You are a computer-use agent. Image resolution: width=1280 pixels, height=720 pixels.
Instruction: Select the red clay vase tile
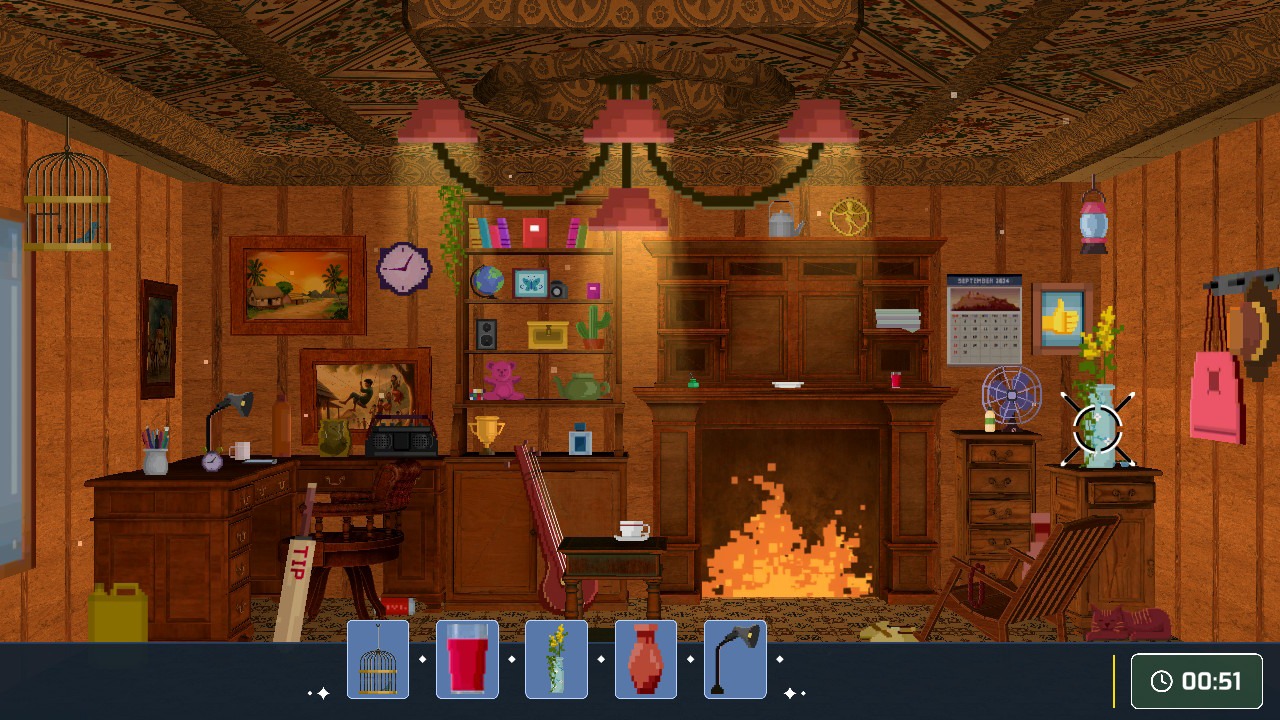(646, 659)
